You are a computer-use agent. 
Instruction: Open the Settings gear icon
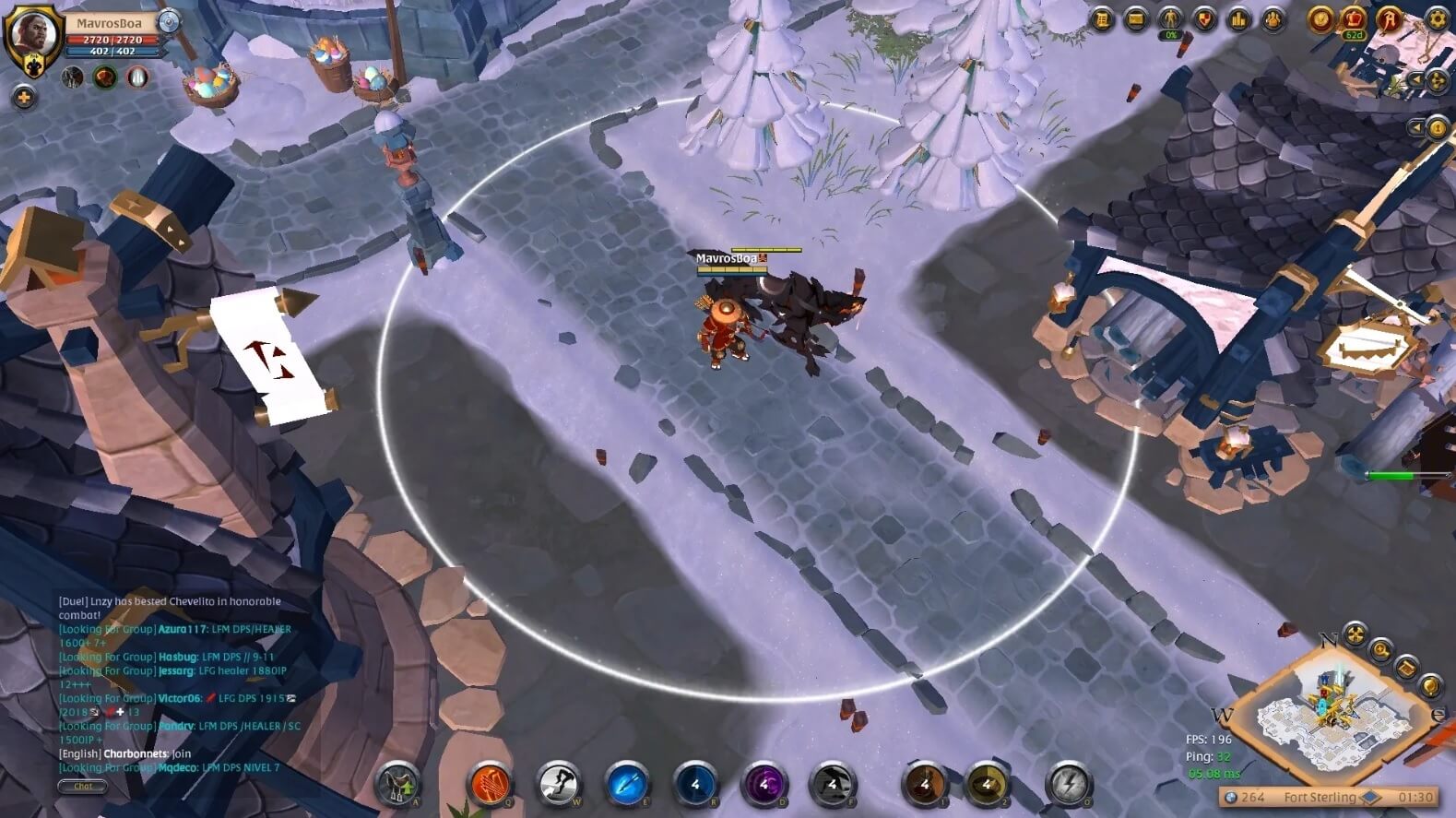[x=1437, y=18]
